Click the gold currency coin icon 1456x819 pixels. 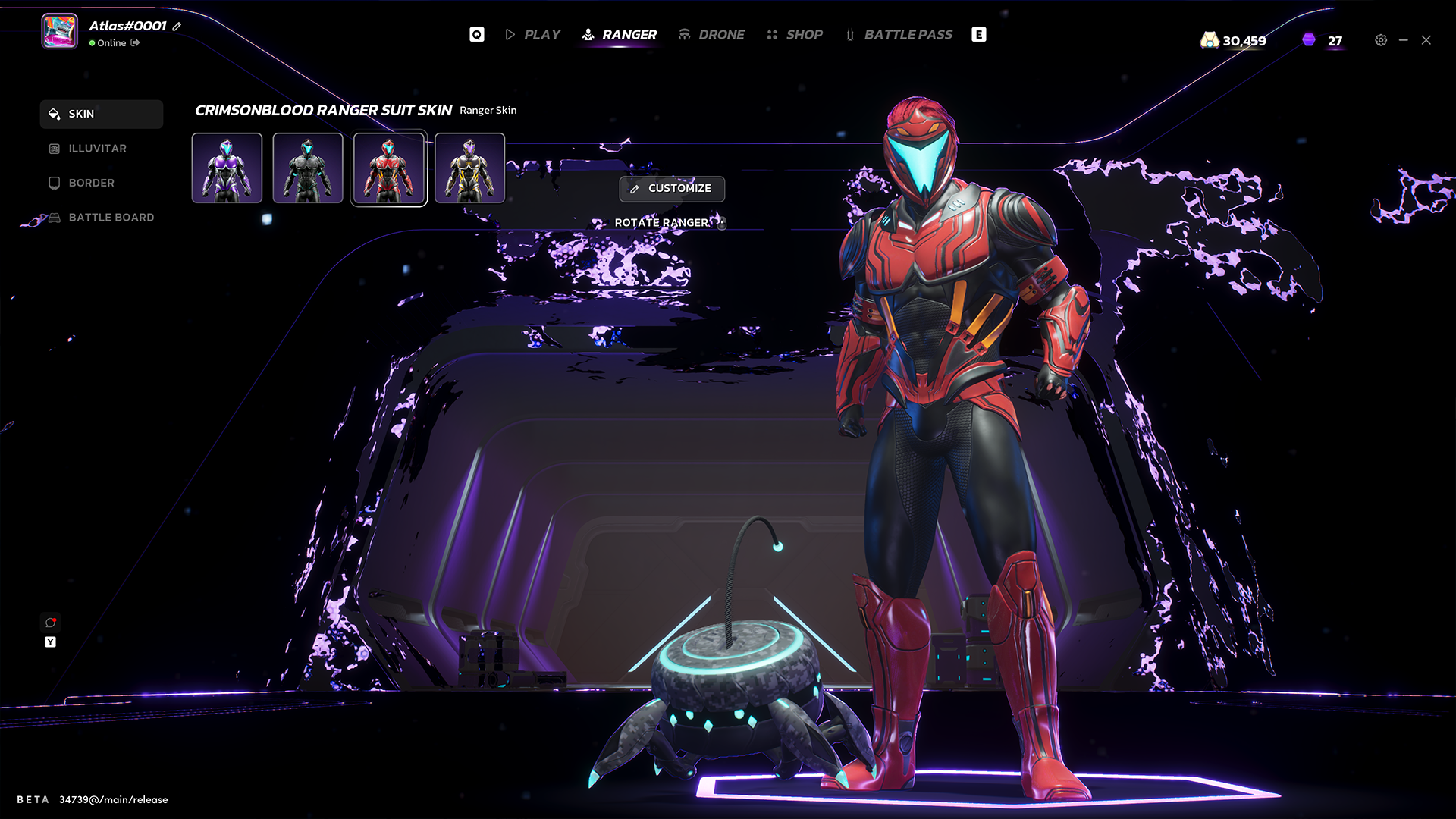click(1210, 39)
